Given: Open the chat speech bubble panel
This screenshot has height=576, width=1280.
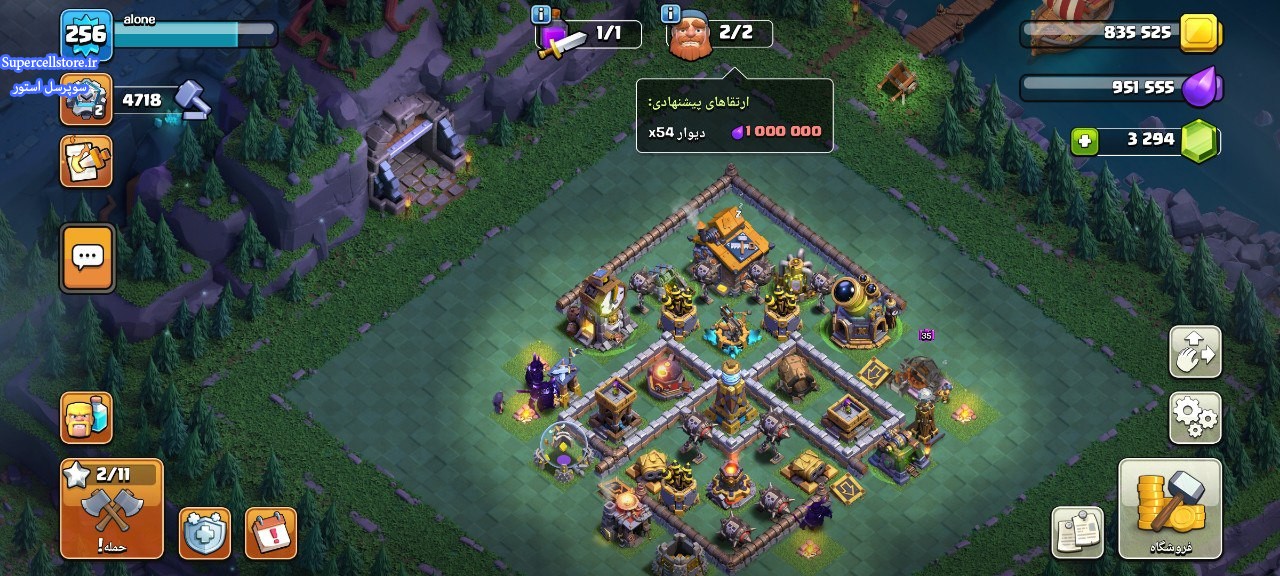Looking at the screenshot, I should point(88,258).
